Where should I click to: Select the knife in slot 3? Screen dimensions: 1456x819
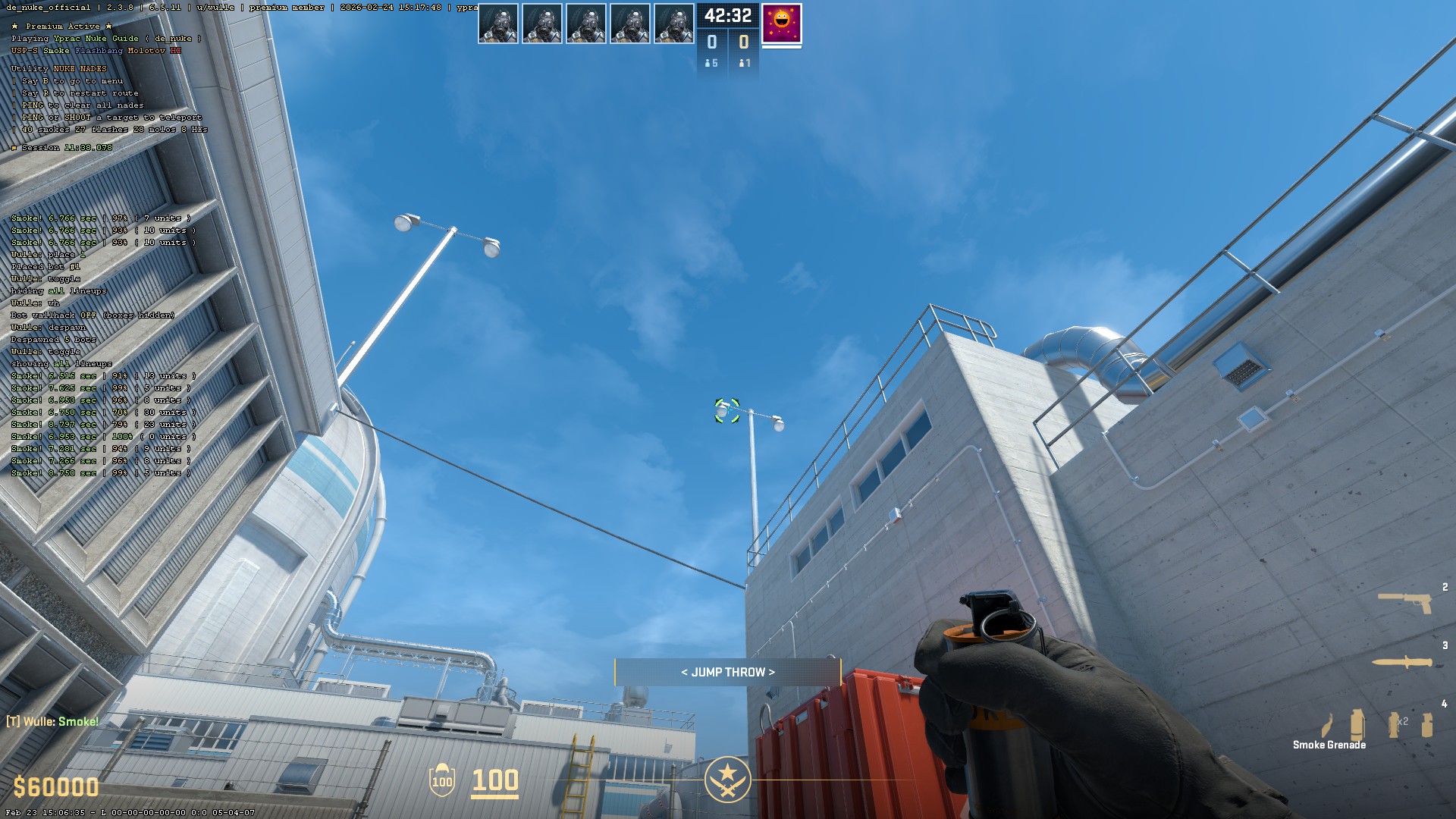point(1402,662)
